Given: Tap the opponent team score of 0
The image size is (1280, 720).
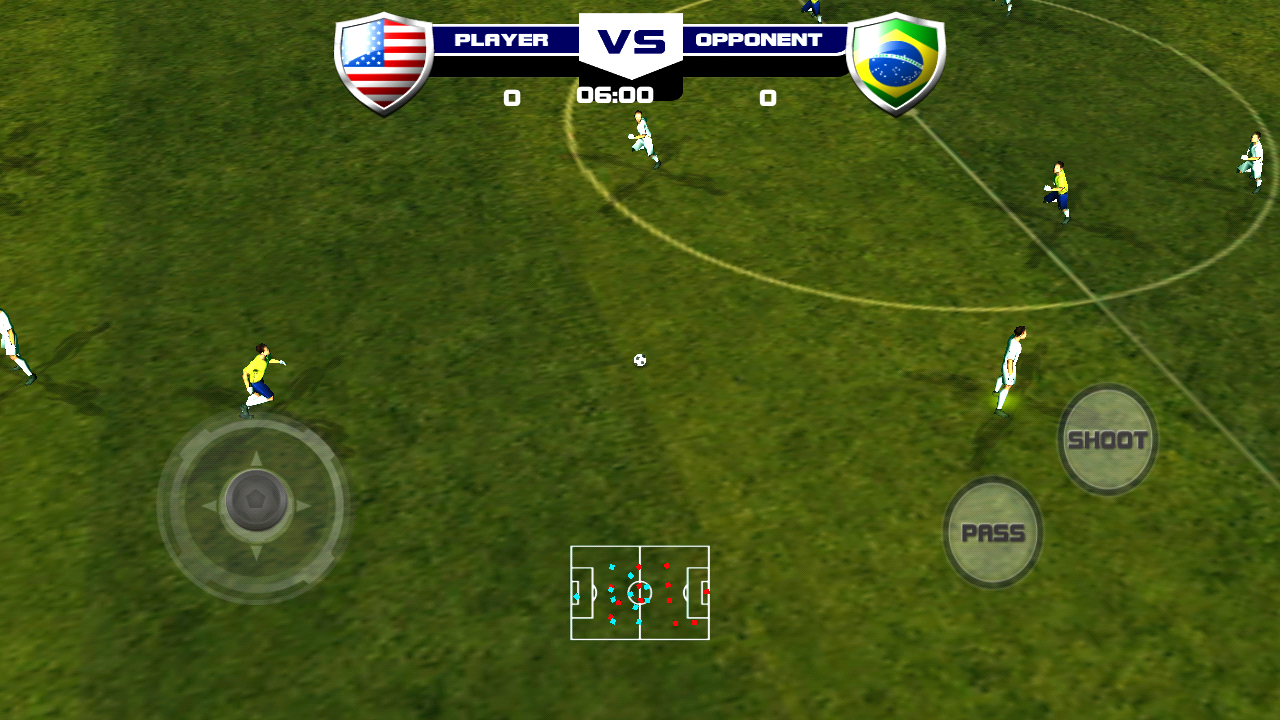Looking at the screenshot, I should [x=768, y=98].
